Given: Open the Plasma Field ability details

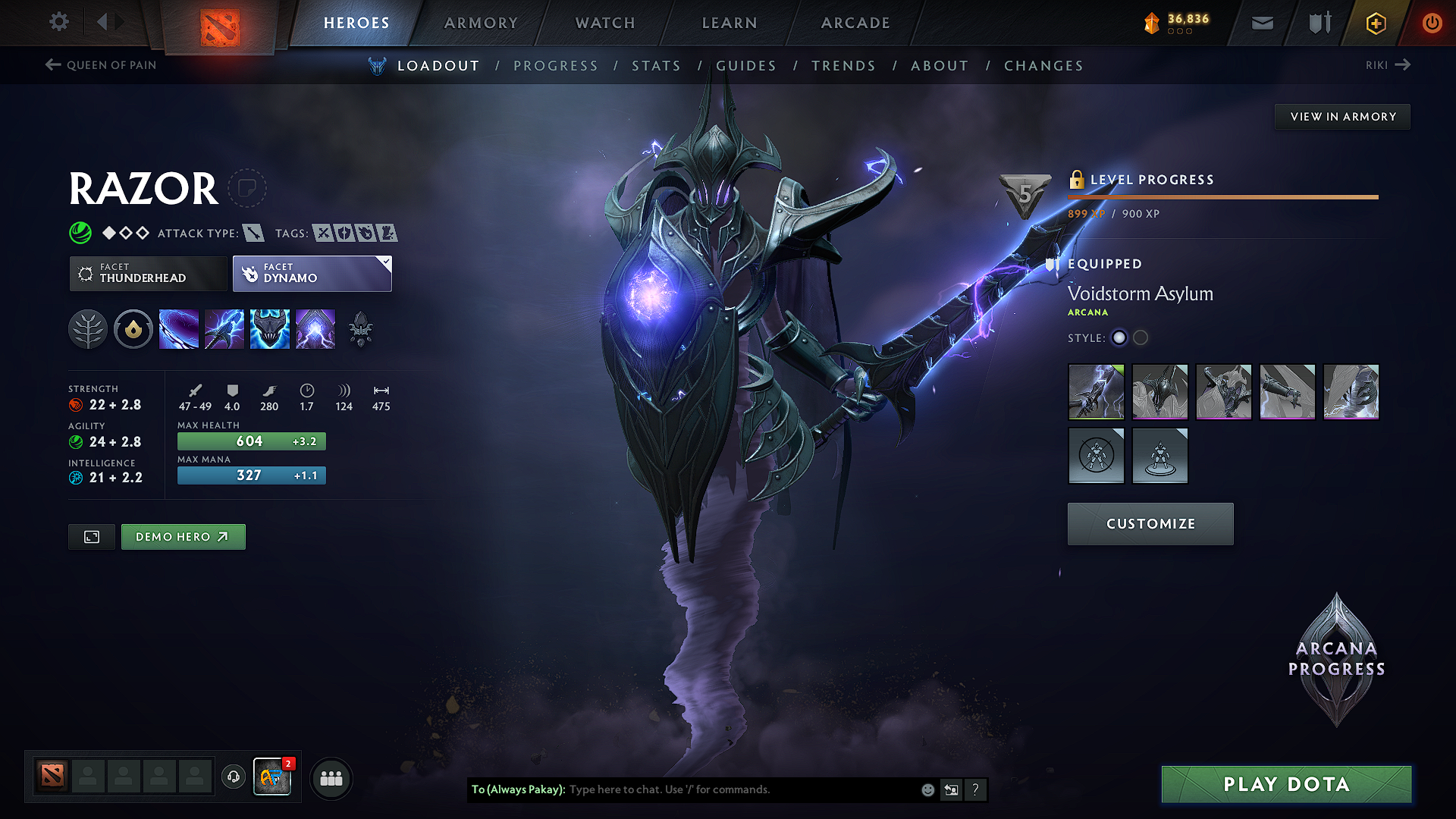Looking at the screenshot, I should [x=179, y=328].
